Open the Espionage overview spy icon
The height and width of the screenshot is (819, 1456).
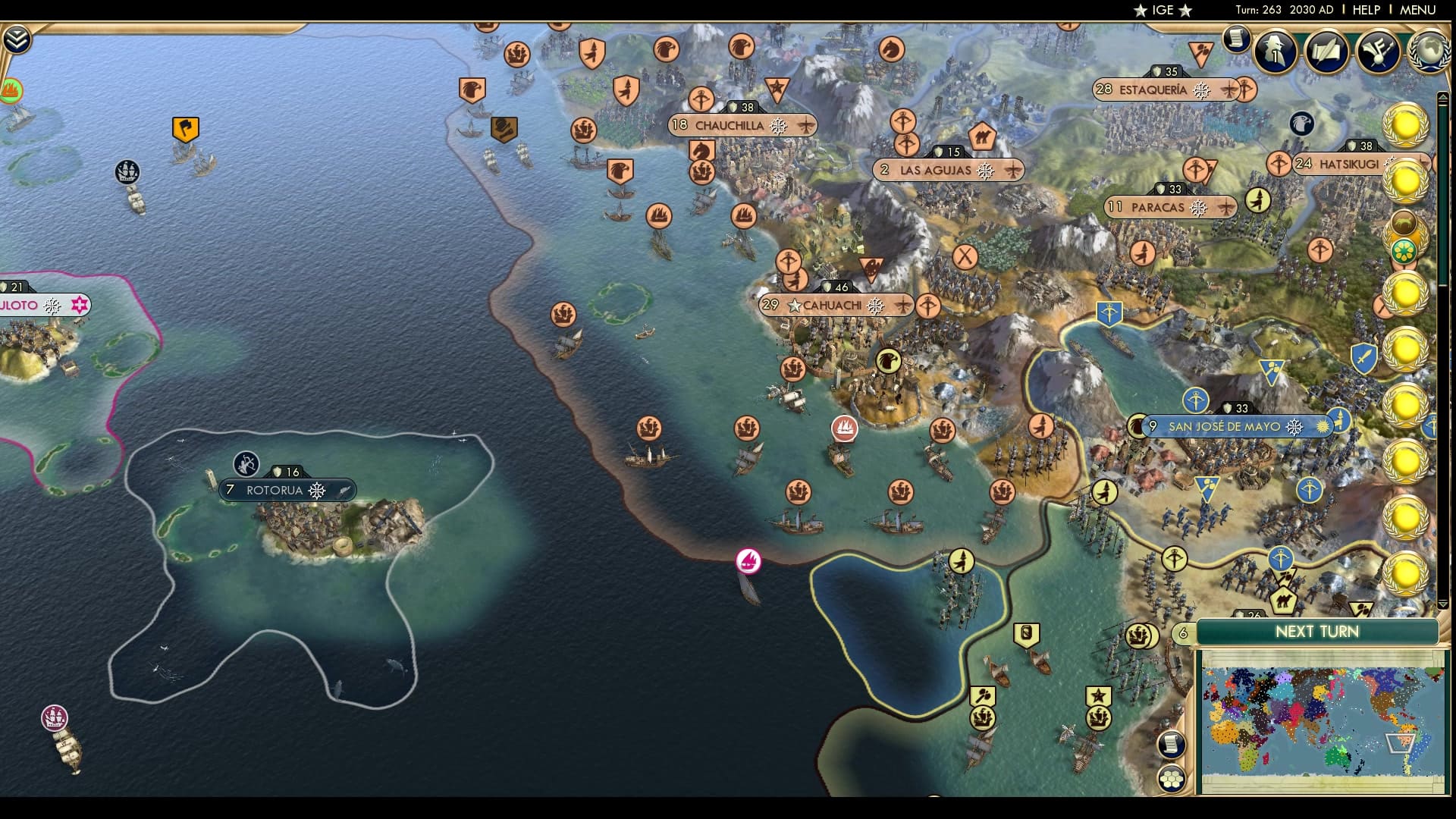(1274, 53)
